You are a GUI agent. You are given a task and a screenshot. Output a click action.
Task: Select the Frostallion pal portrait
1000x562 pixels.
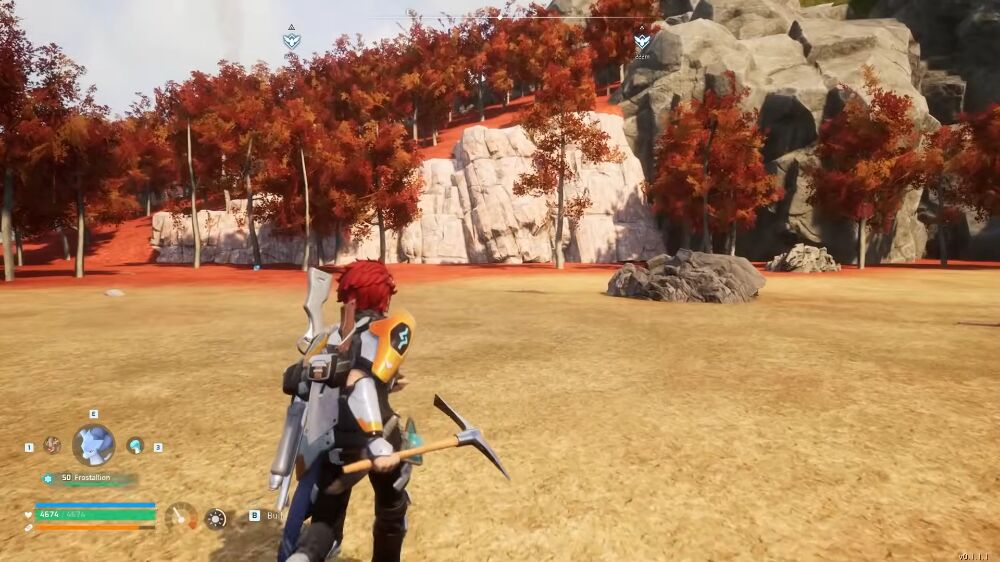[x=93, y=445]
